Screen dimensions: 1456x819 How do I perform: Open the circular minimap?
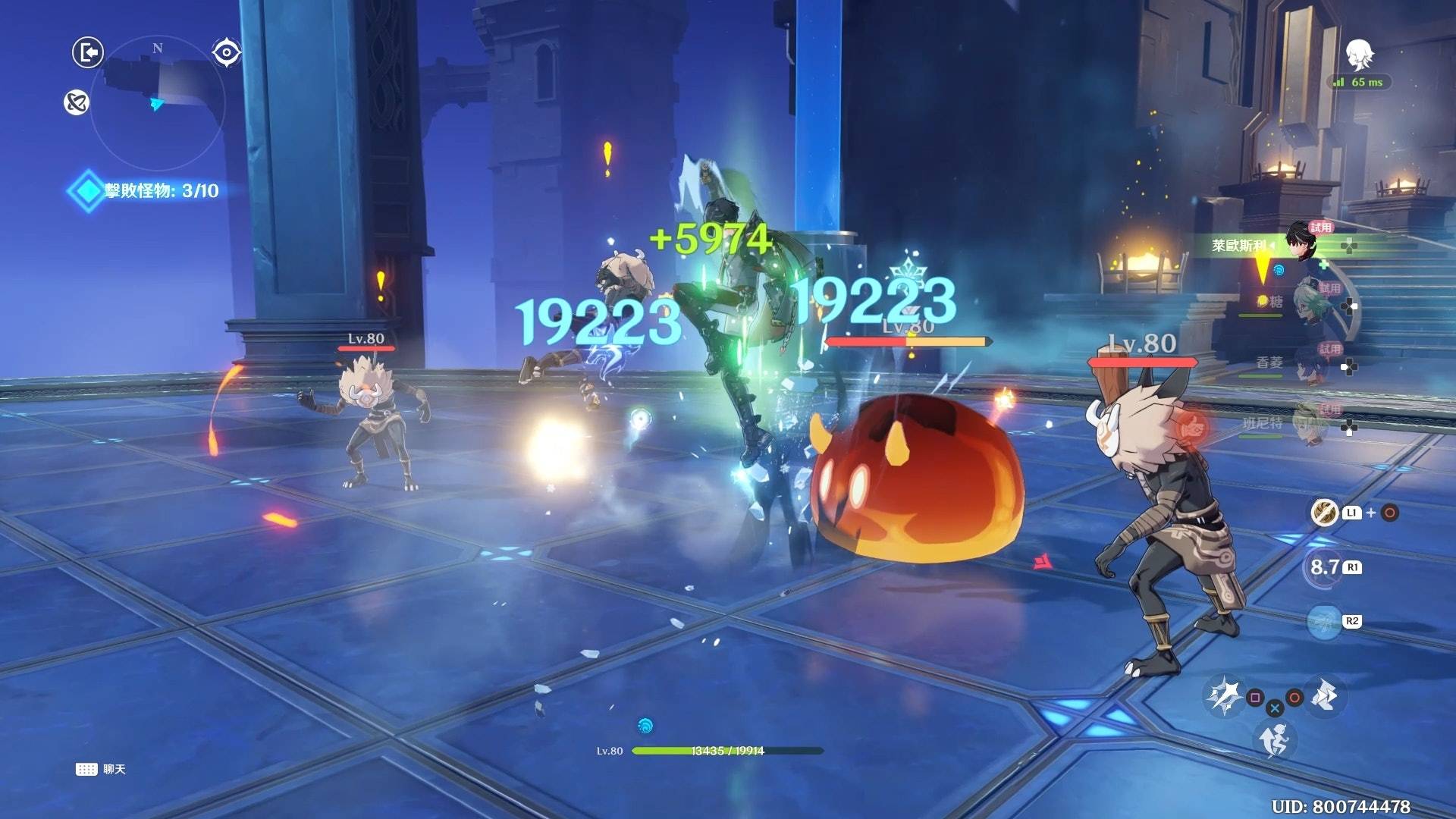(158, 104)
